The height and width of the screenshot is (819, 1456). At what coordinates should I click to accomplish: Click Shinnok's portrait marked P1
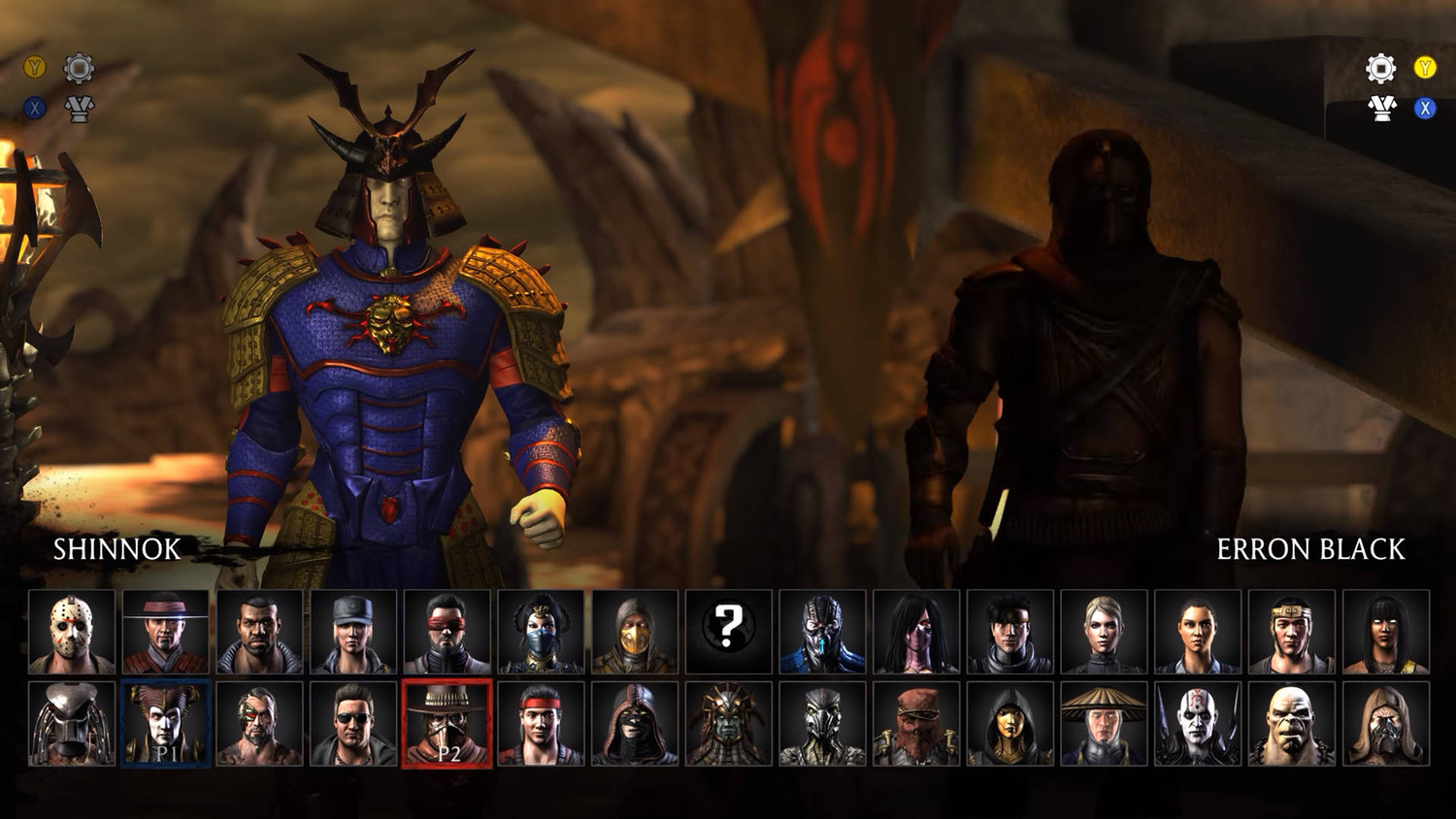tap(166, 723)
